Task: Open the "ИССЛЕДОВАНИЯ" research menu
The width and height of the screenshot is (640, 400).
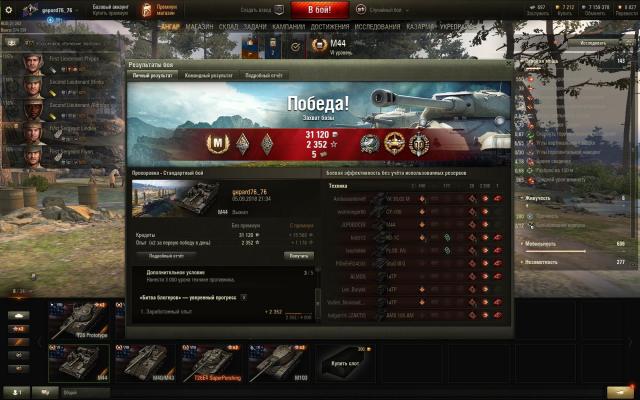Action: (x=377, y=27)
